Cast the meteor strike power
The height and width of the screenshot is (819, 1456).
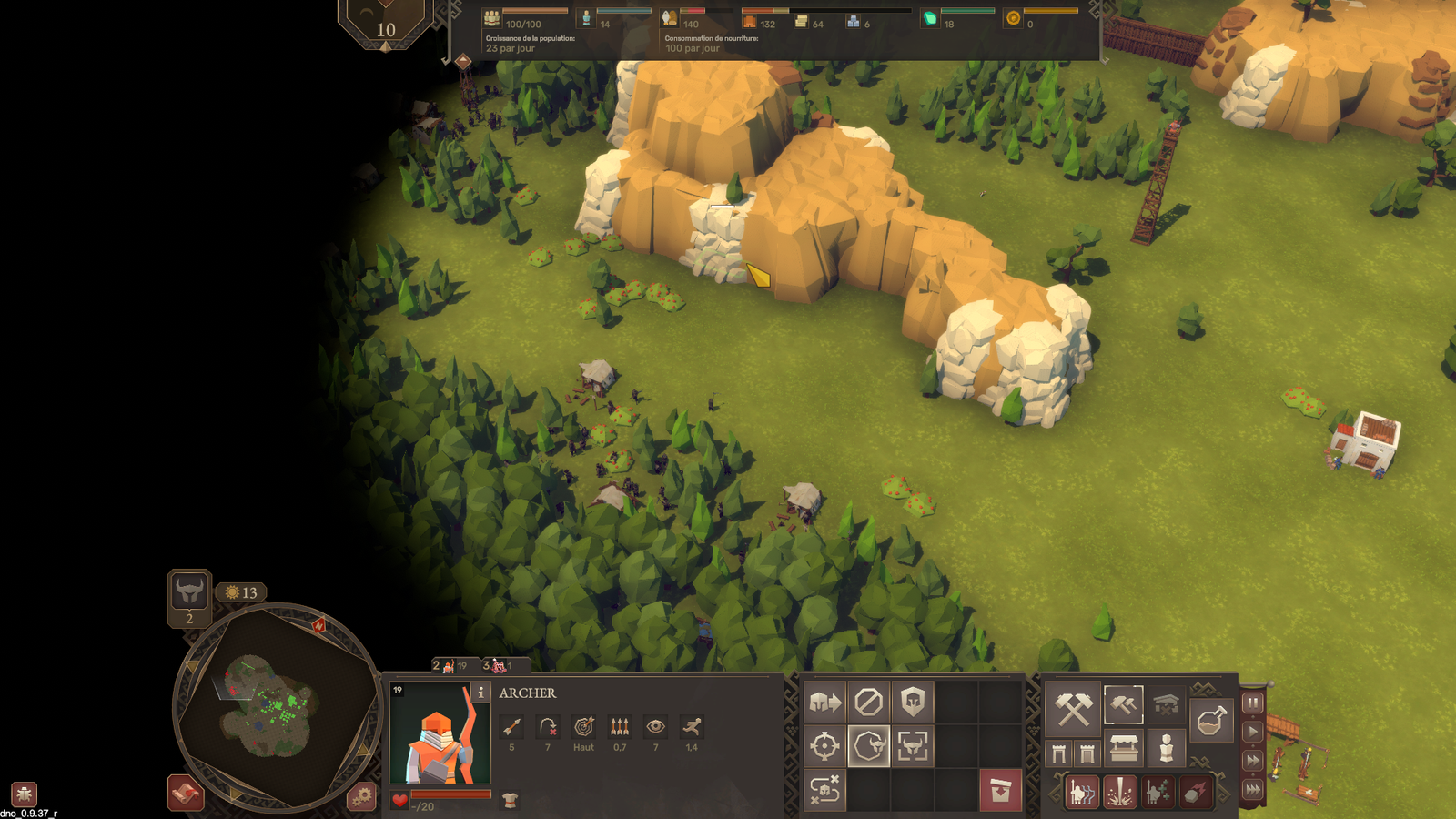coord(1195,793)
